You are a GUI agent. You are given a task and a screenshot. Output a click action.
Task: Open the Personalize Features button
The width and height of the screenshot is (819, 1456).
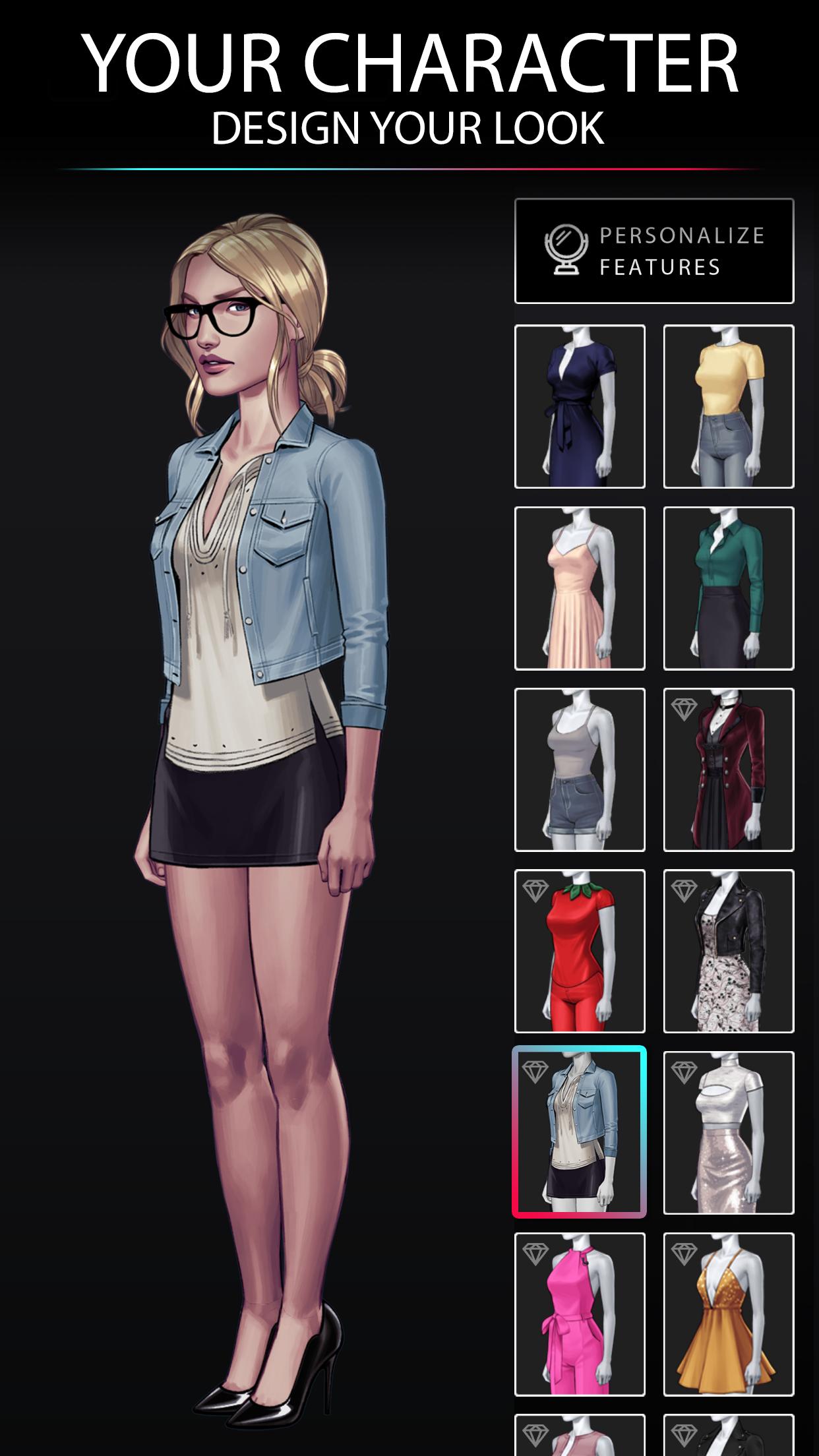click(x=653, y=251)
